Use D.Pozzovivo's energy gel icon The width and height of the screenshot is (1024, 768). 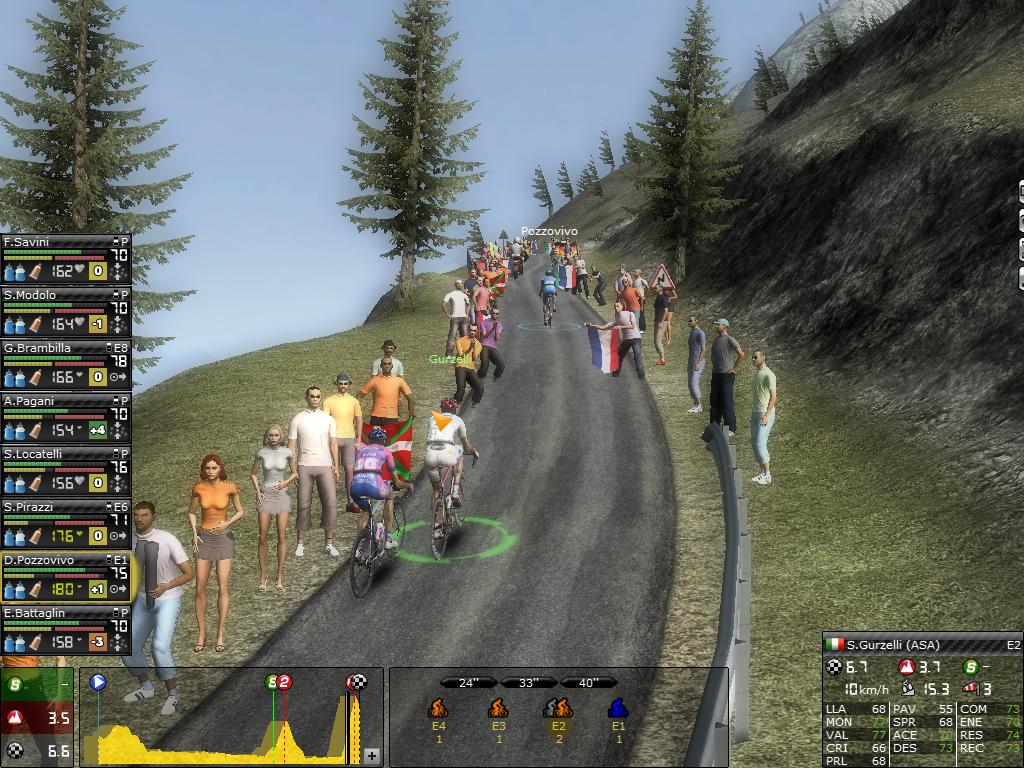click(x=35, y=589)
